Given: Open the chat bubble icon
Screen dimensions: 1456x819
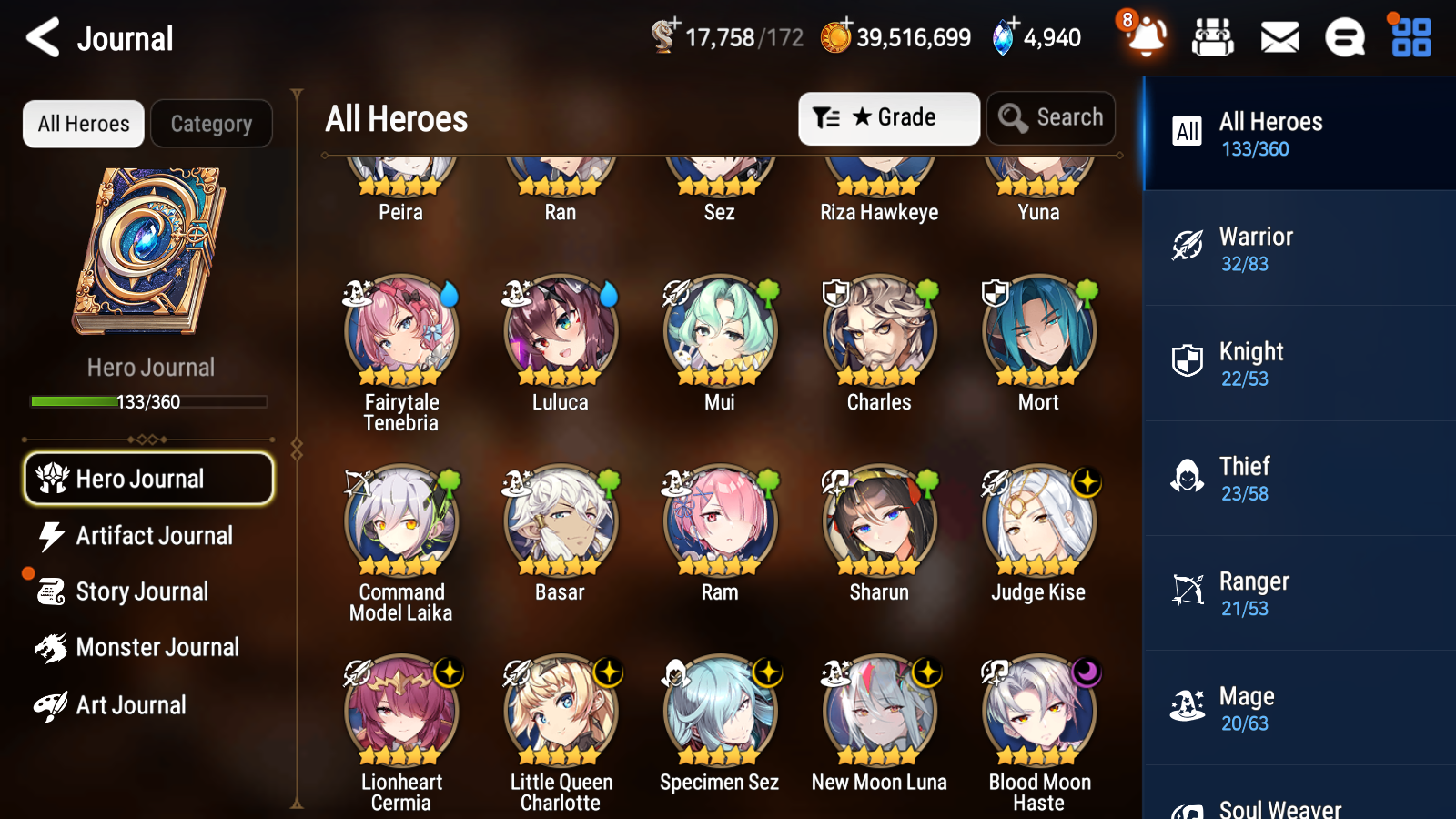Looking at the screenshot, I should point(1344,38).
